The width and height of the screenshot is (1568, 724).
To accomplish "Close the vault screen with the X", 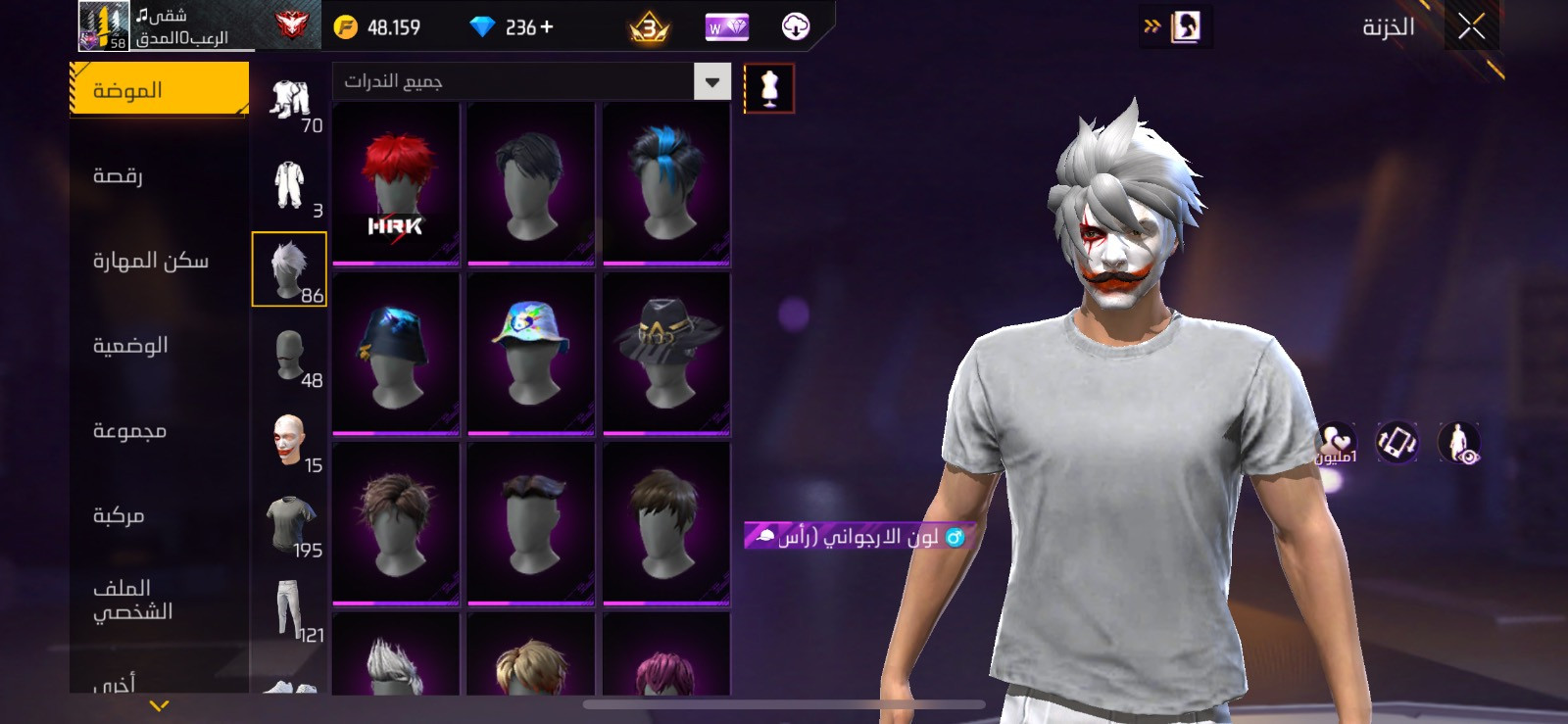I will (1471, 26).
